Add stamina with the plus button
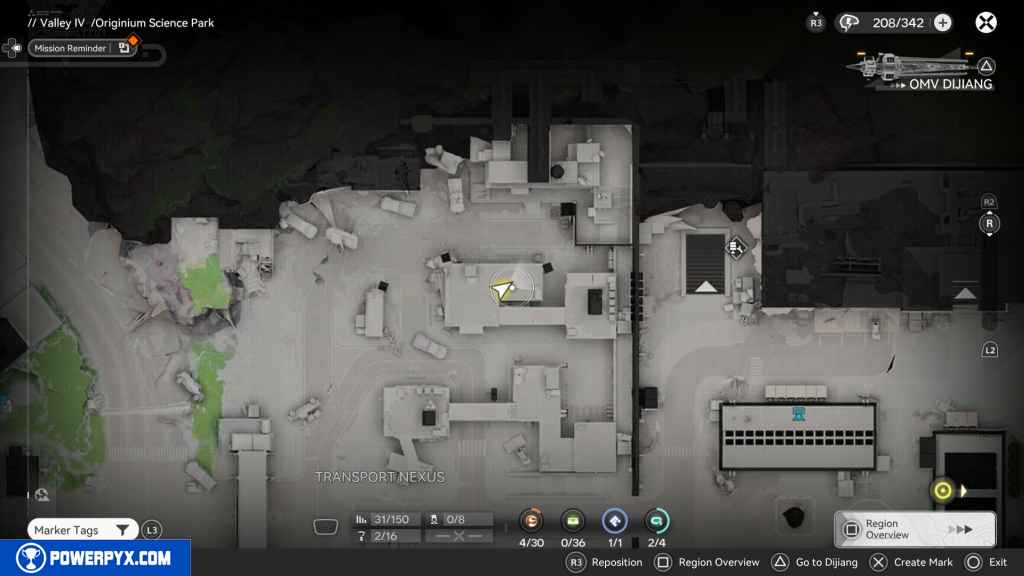The image size is (1024, 576). click(942, 23)
